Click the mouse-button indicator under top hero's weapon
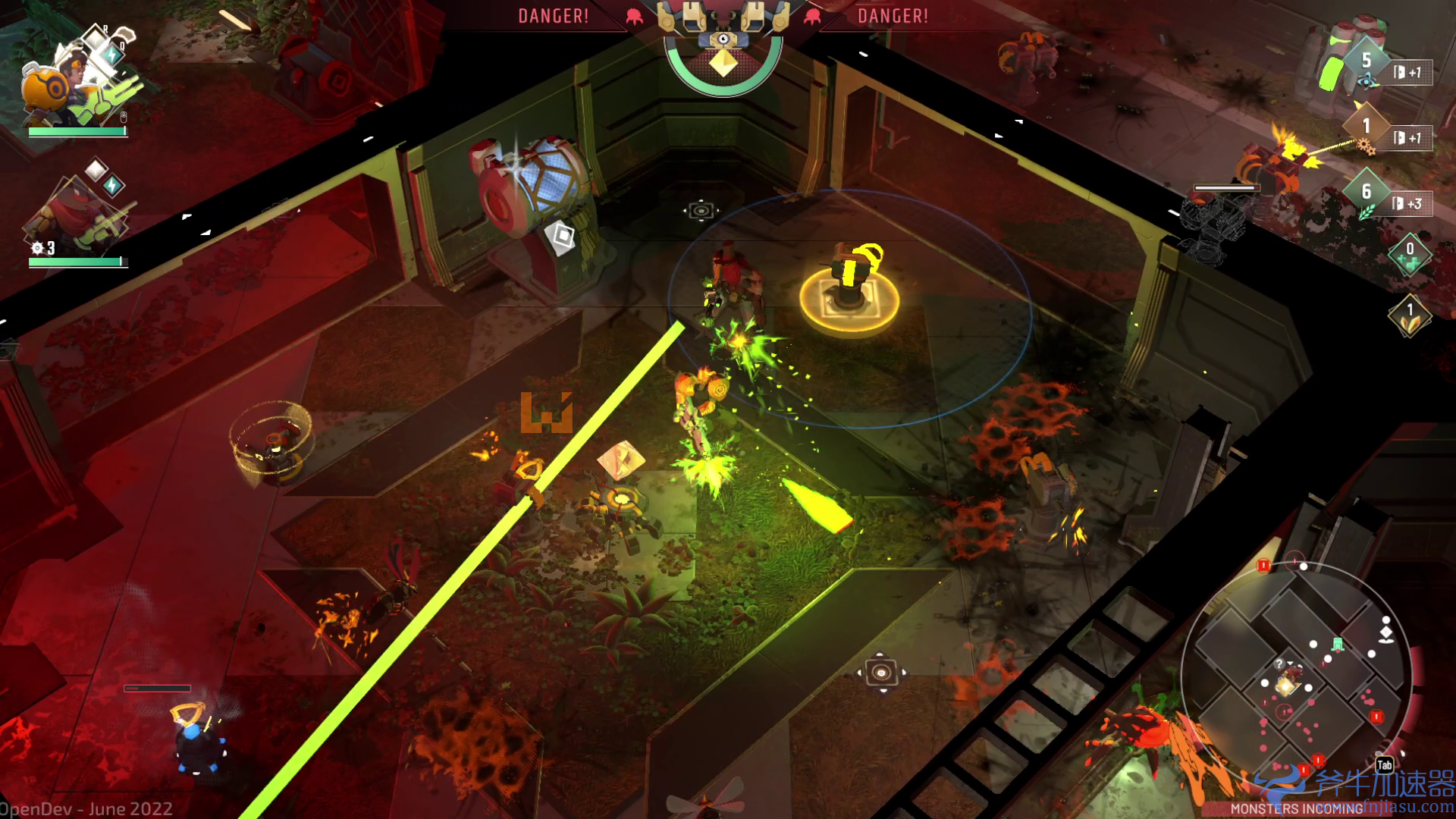The image size is (1456, 819). tap(123, 115)
